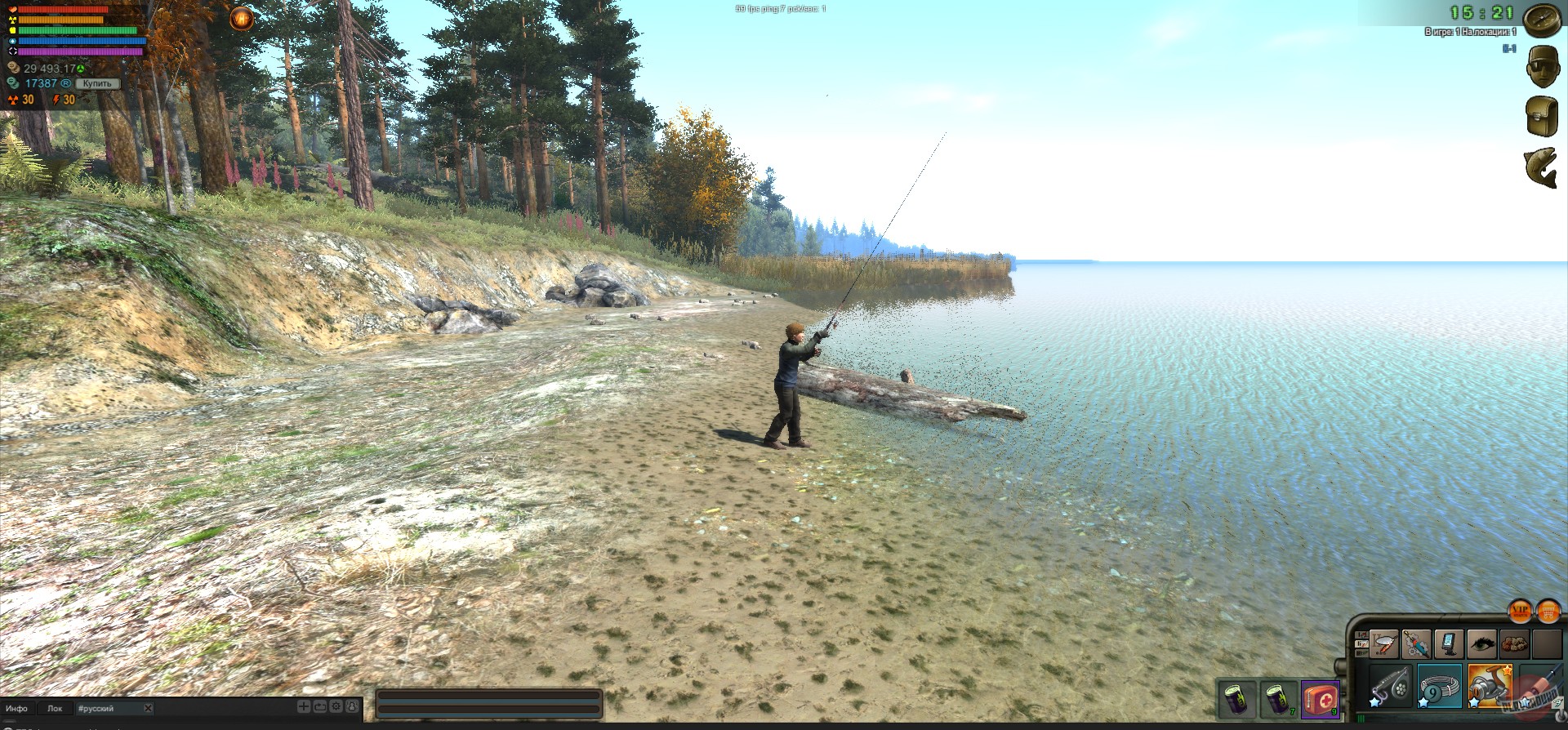Toggle the top rod preset tab beside toolbar
1568x730 pixels.
pos(1361,634)
